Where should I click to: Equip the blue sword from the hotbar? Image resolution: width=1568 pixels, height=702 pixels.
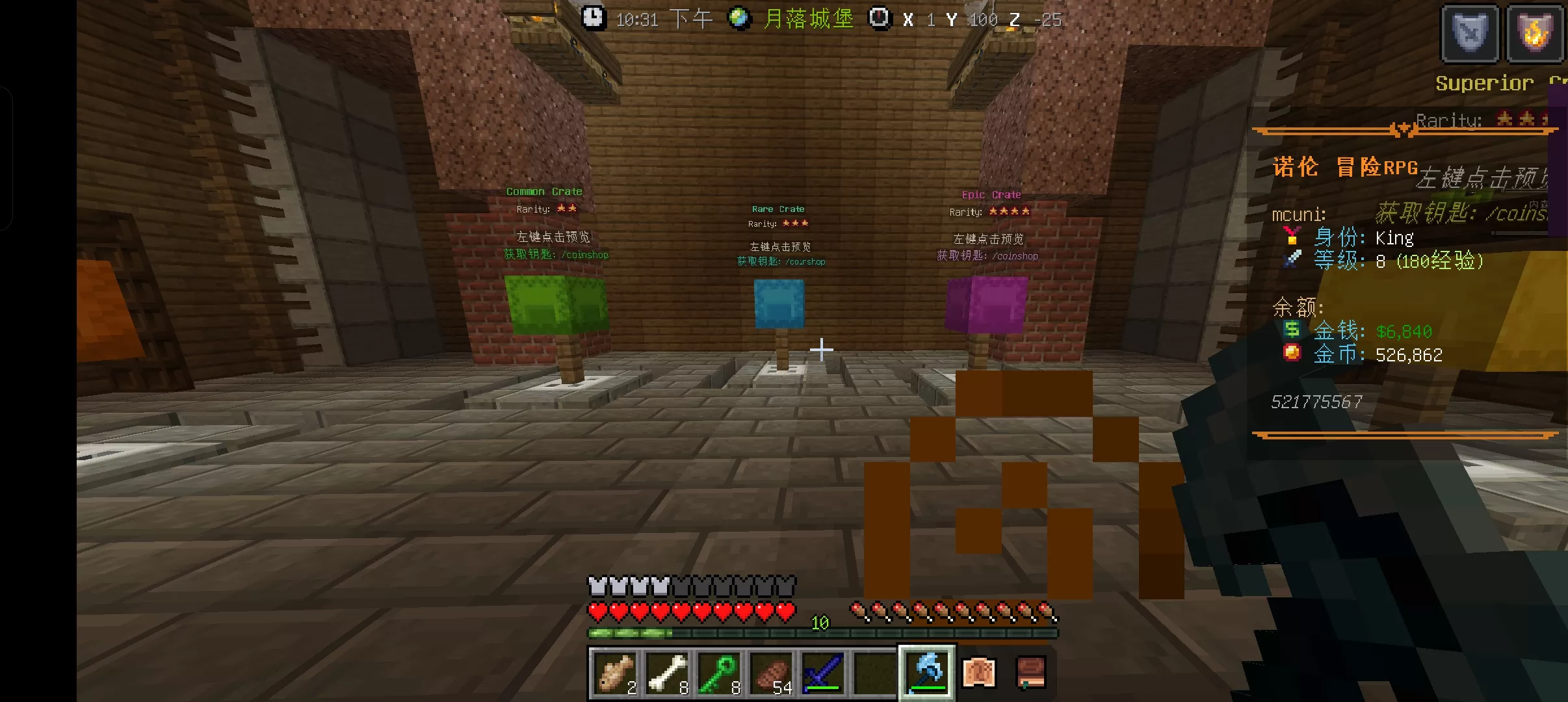[x=823, y=673]
